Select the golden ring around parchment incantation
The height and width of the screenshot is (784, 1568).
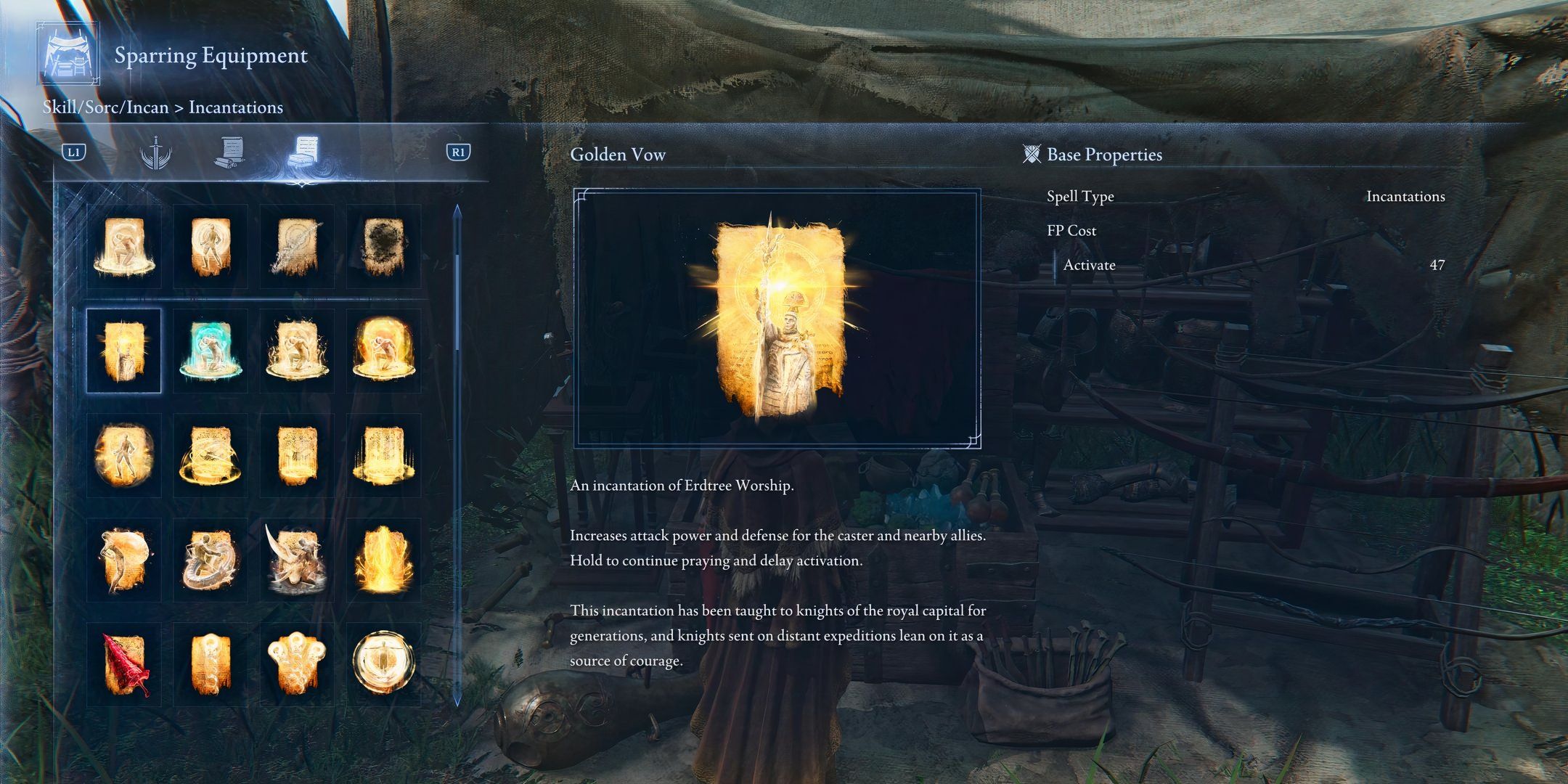211,455
